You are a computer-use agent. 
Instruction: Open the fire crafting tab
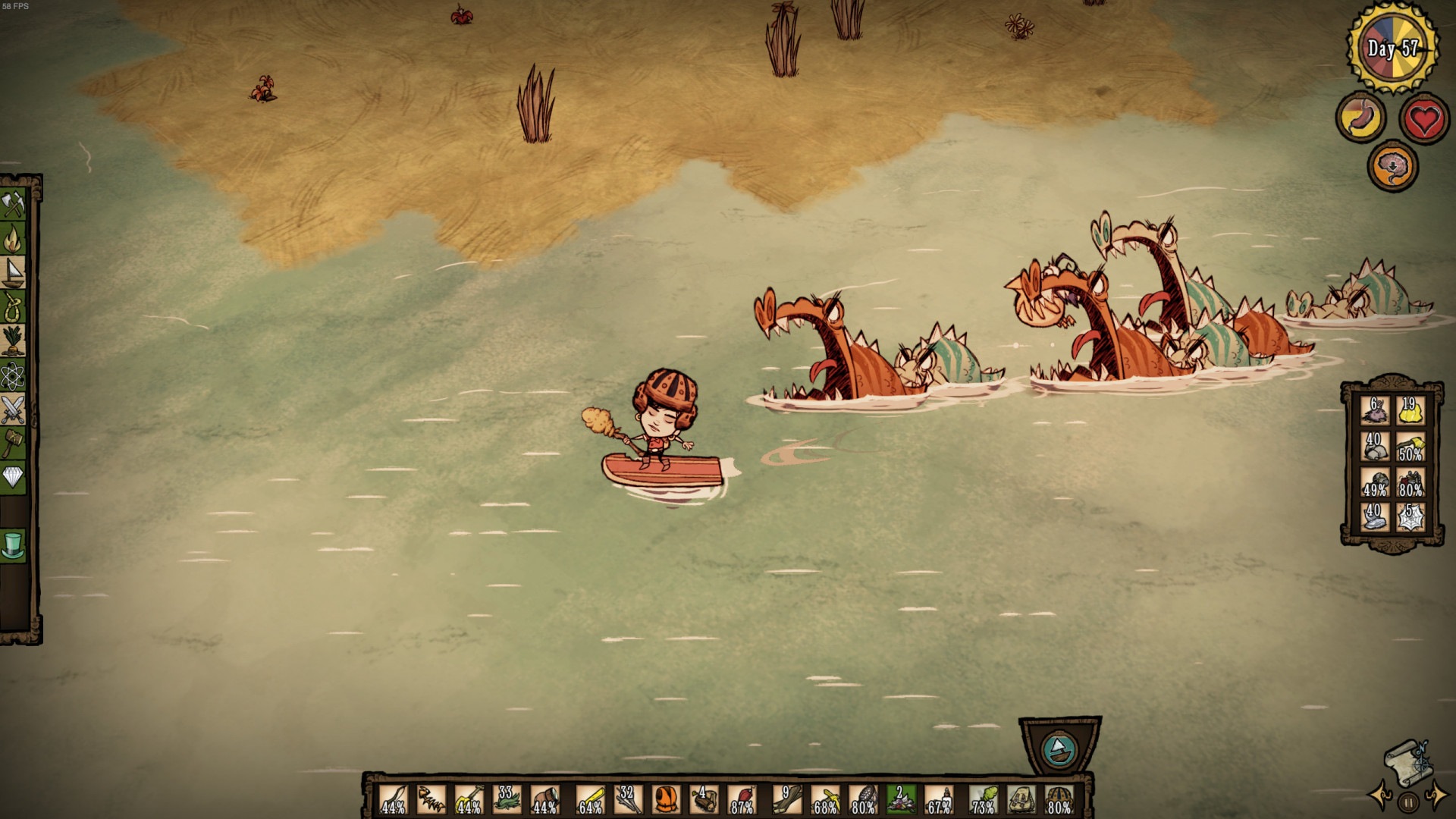(14, 240)
